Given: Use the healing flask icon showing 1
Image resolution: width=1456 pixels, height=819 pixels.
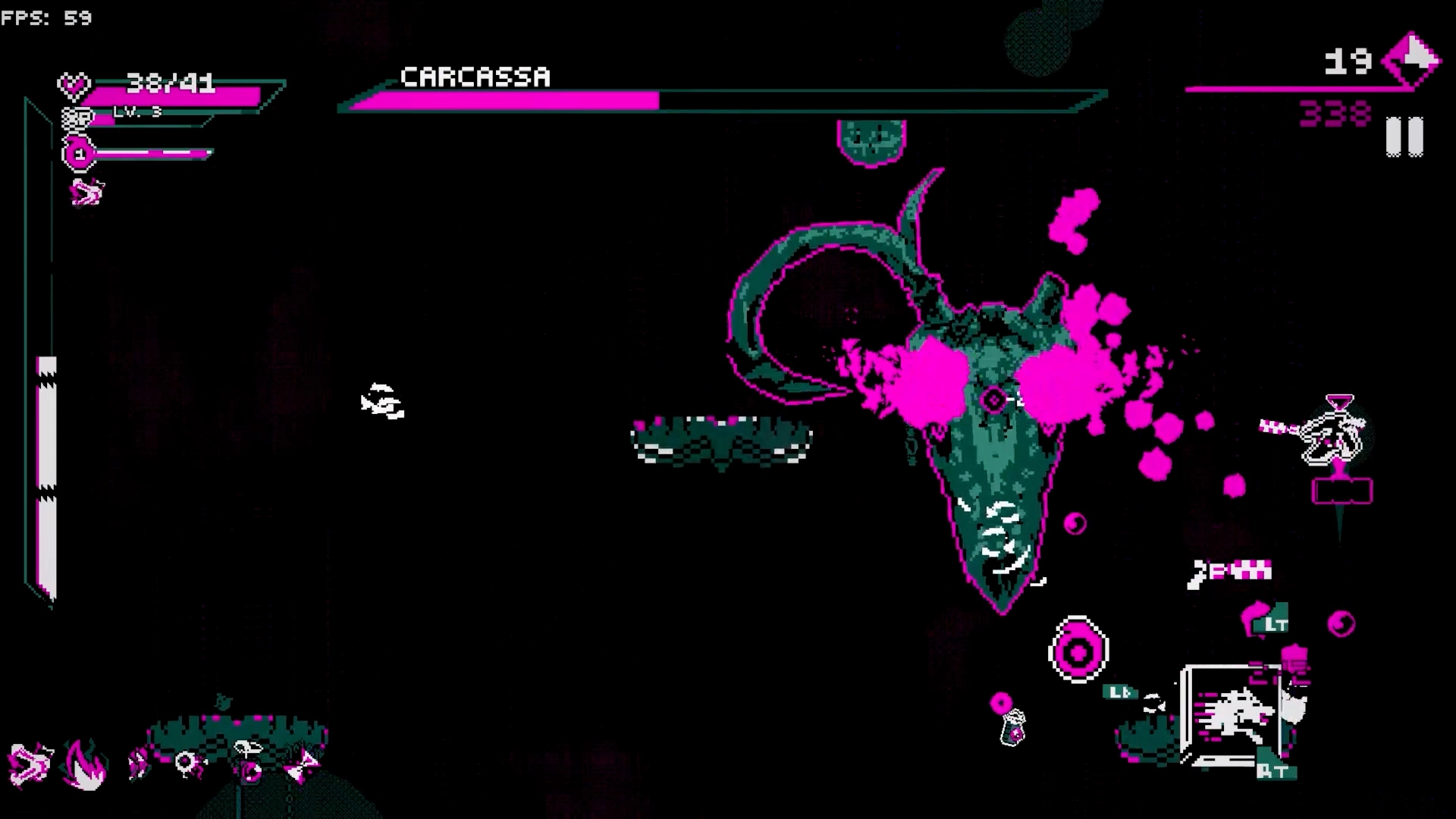Looking at the screenshot, I should point(78,154).
